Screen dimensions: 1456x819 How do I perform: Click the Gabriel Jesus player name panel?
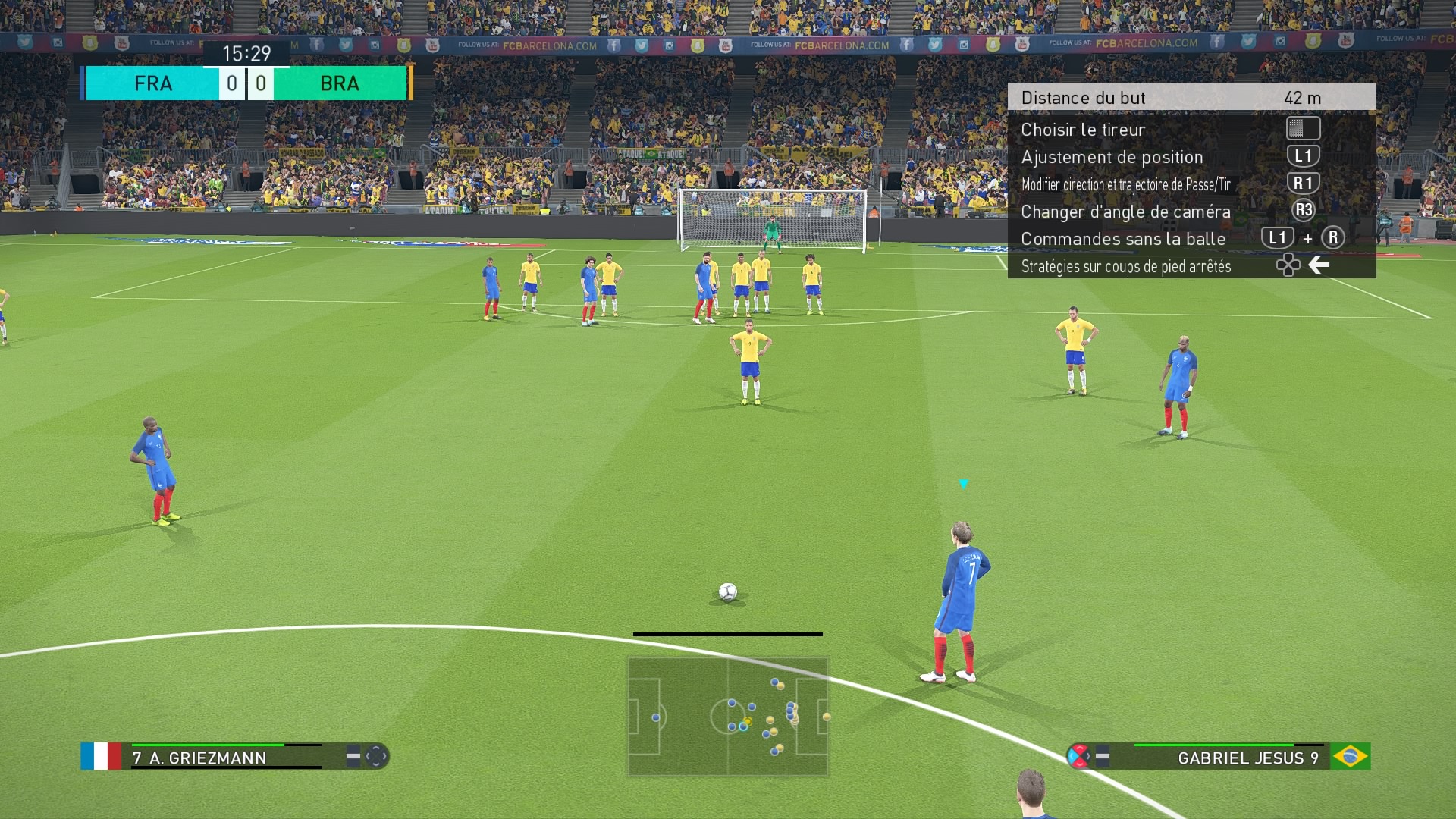click(x=1228, y=757)
